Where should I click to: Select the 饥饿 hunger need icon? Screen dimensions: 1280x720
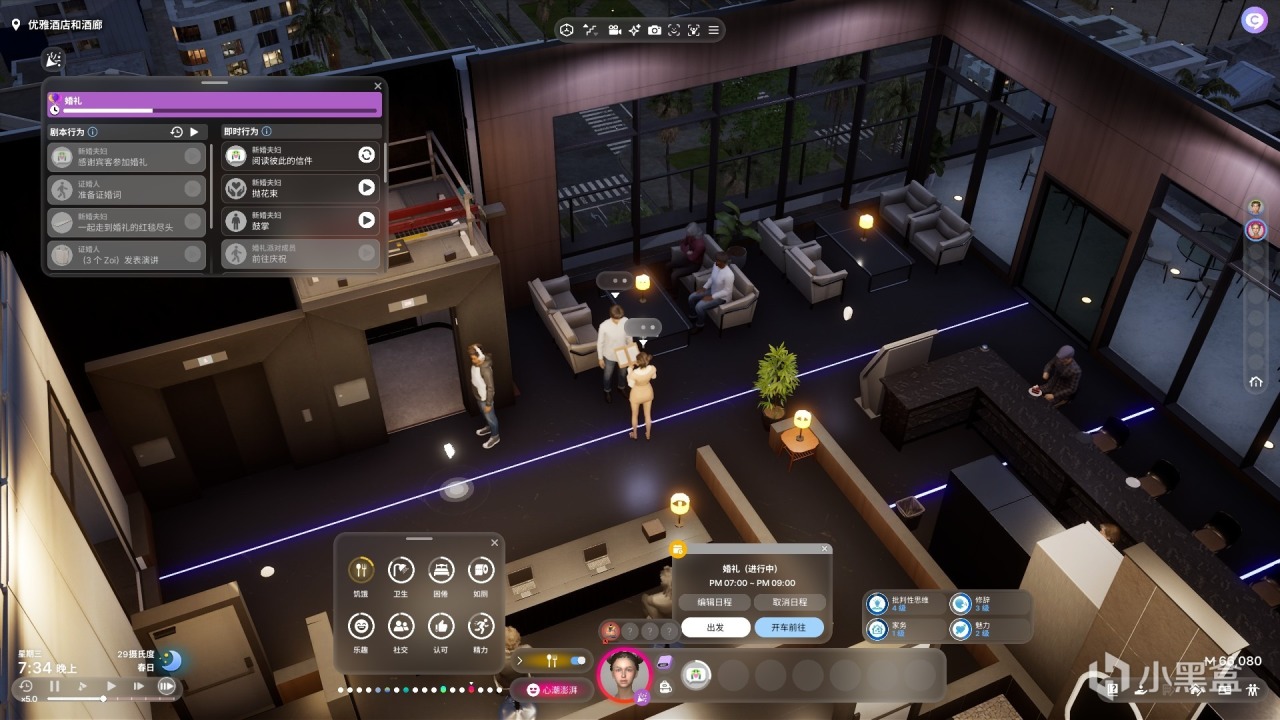click(x=360, y=571)
